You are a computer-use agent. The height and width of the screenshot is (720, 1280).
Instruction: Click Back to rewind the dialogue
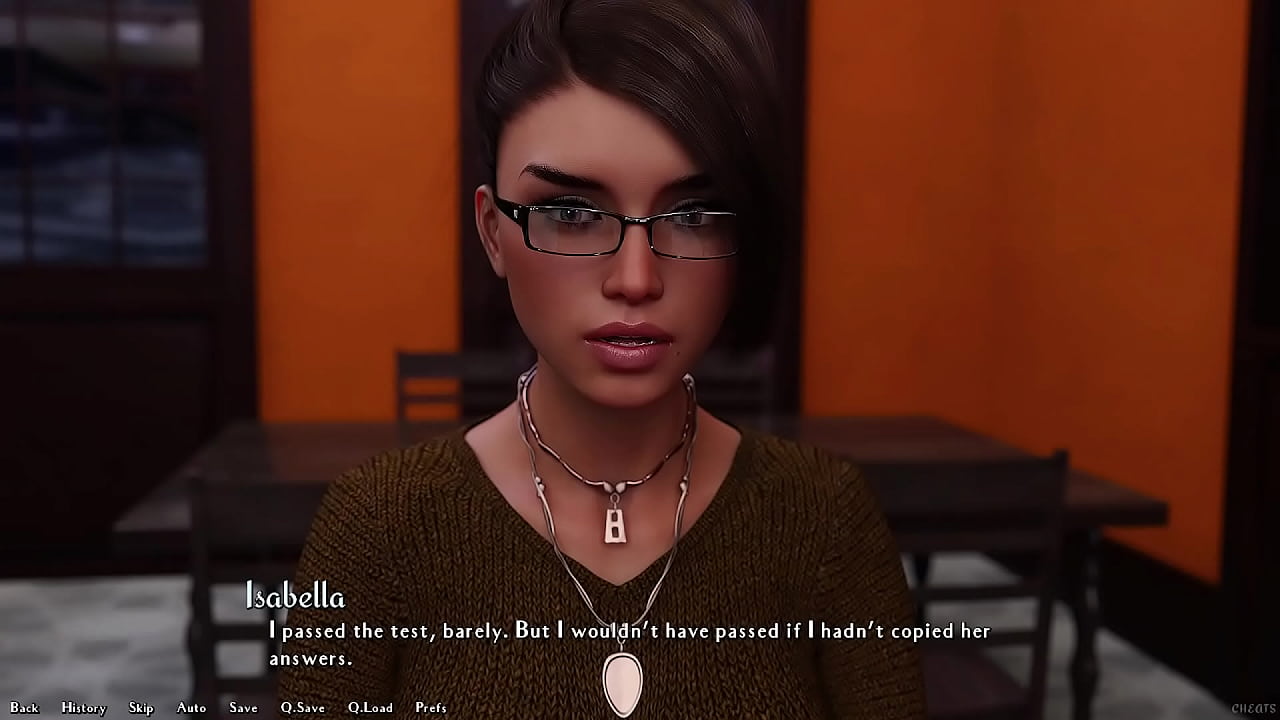click(24, 707)
